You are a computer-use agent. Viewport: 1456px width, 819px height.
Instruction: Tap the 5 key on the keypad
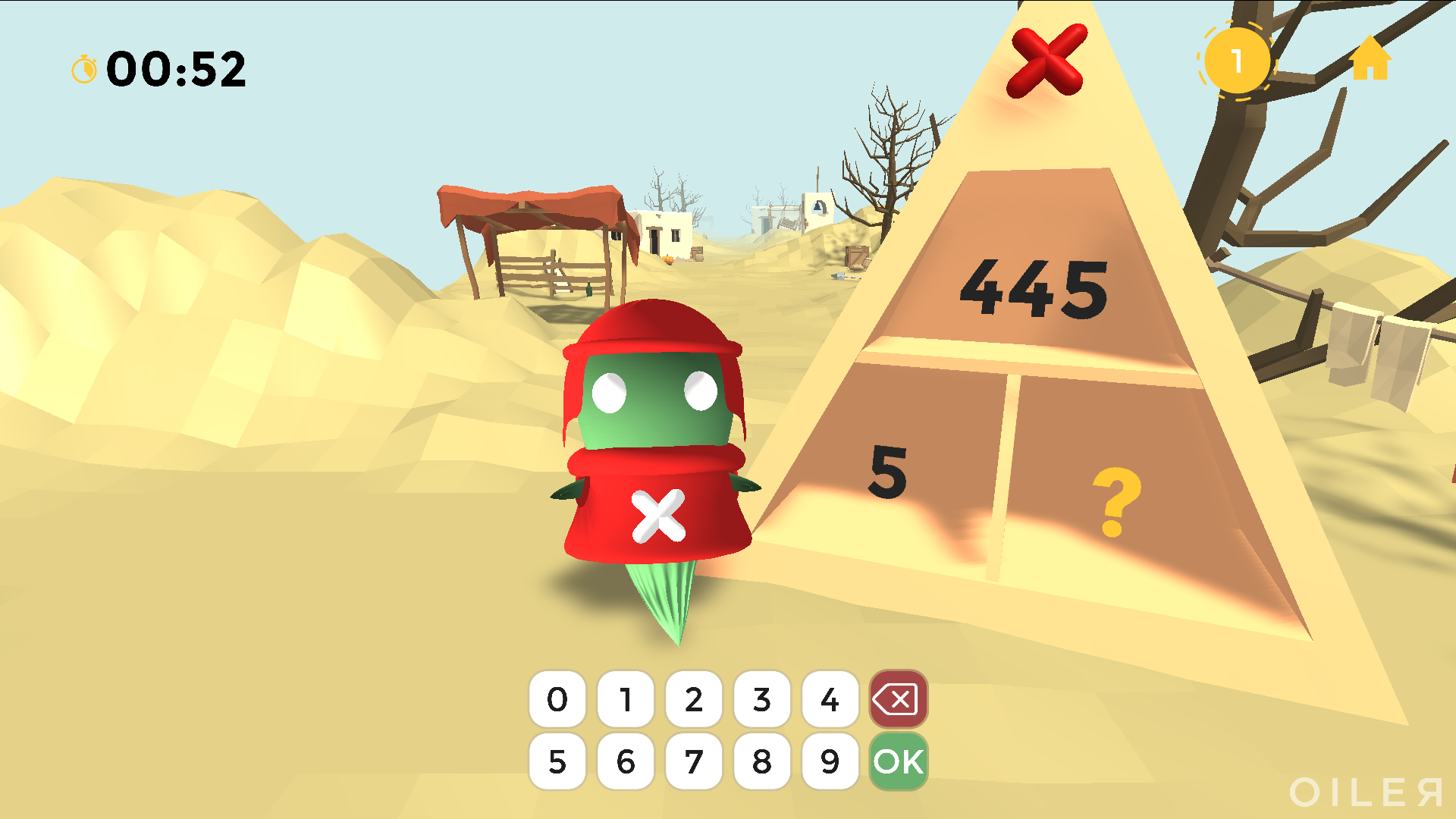click(x=557, y=761)
